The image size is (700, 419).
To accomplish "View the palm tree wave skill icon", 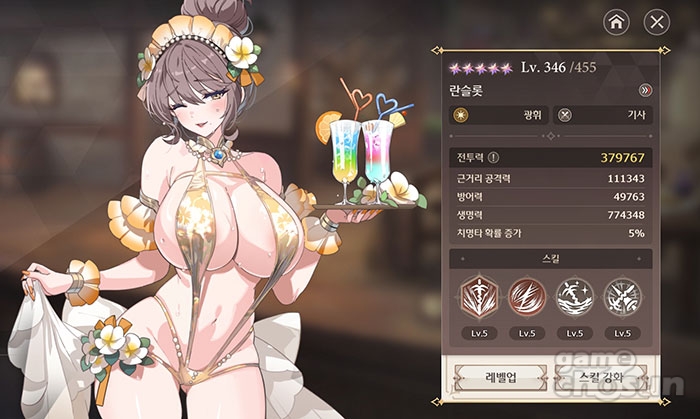I will (x=574, y=296).
